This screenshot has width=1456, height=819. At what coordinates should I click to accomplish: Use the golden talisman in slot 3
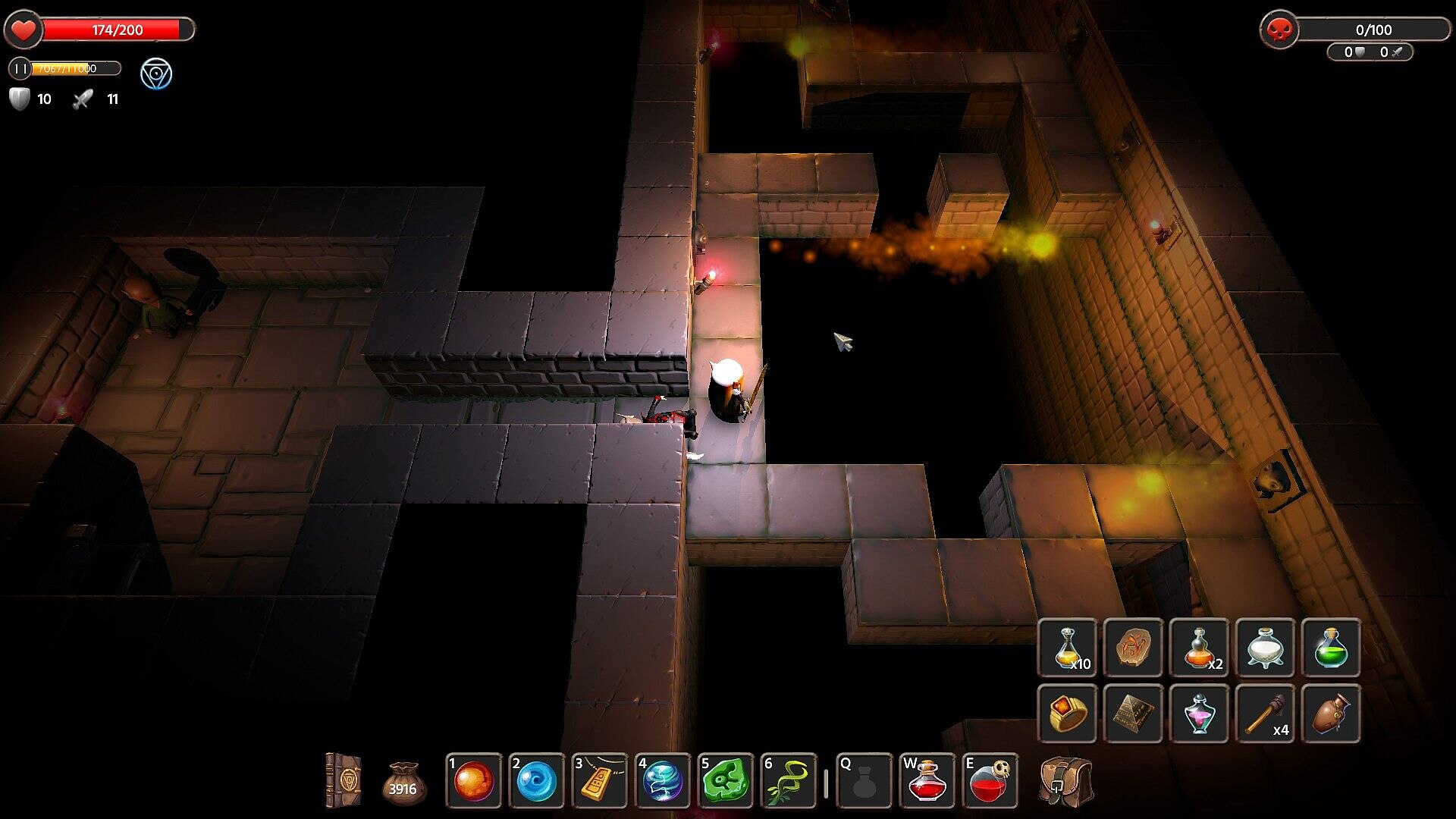point(600,781)
